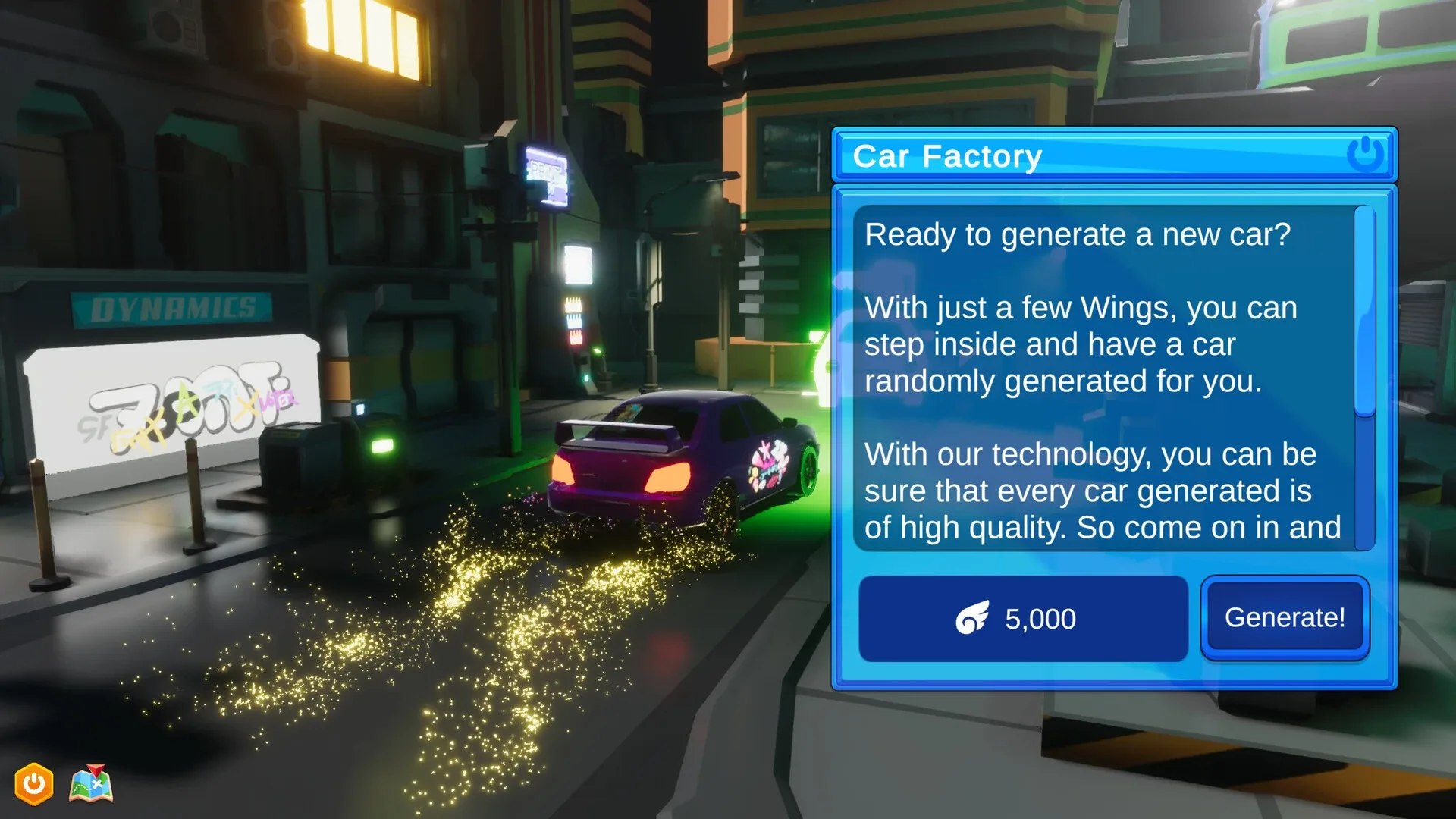Image resolution: width=1456 pixels, height=819 pixels.
Task: Open the orange power menu icon
Action: (34, 783)
